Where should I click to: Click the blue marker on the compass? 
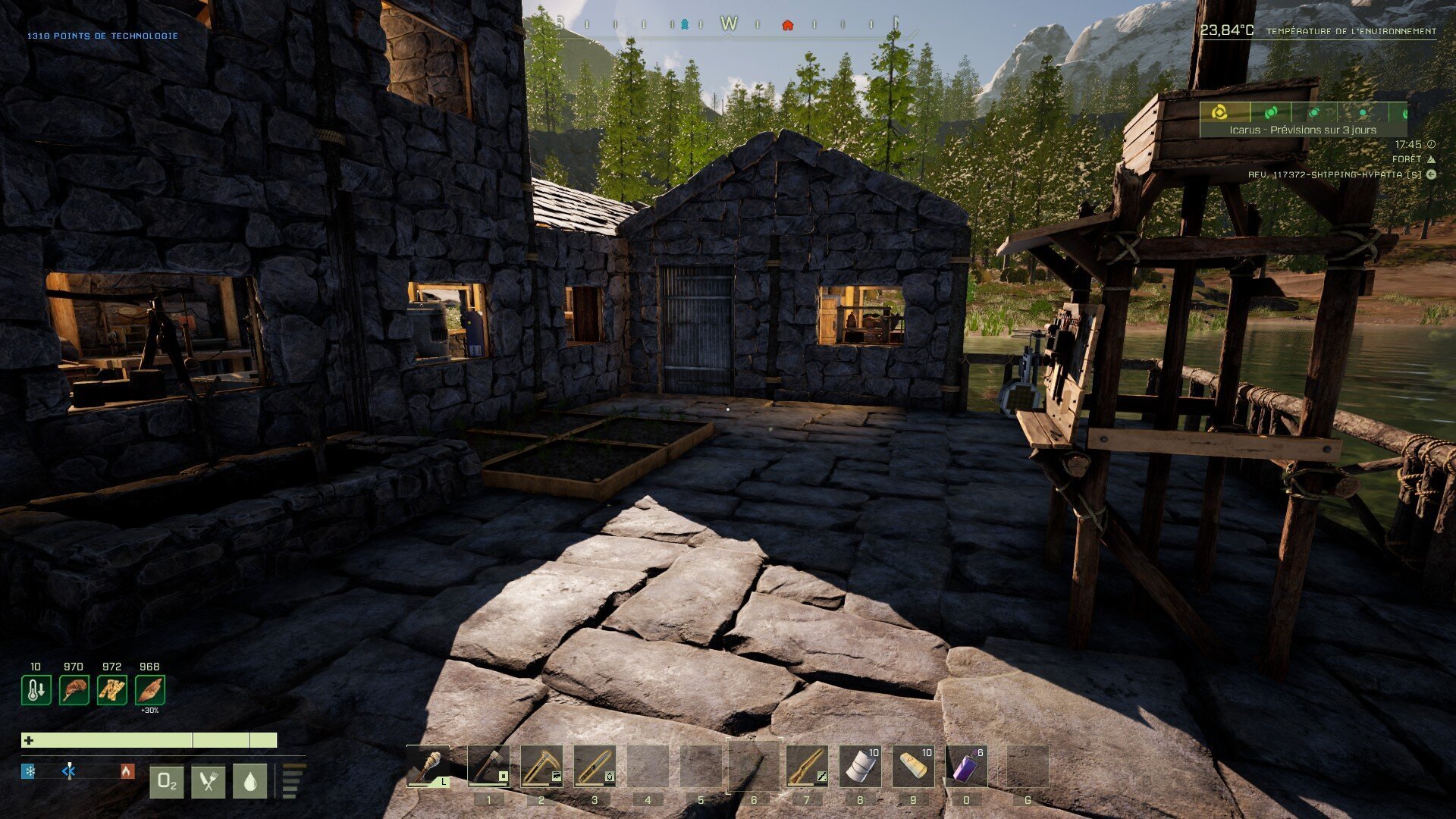(685, 24)
